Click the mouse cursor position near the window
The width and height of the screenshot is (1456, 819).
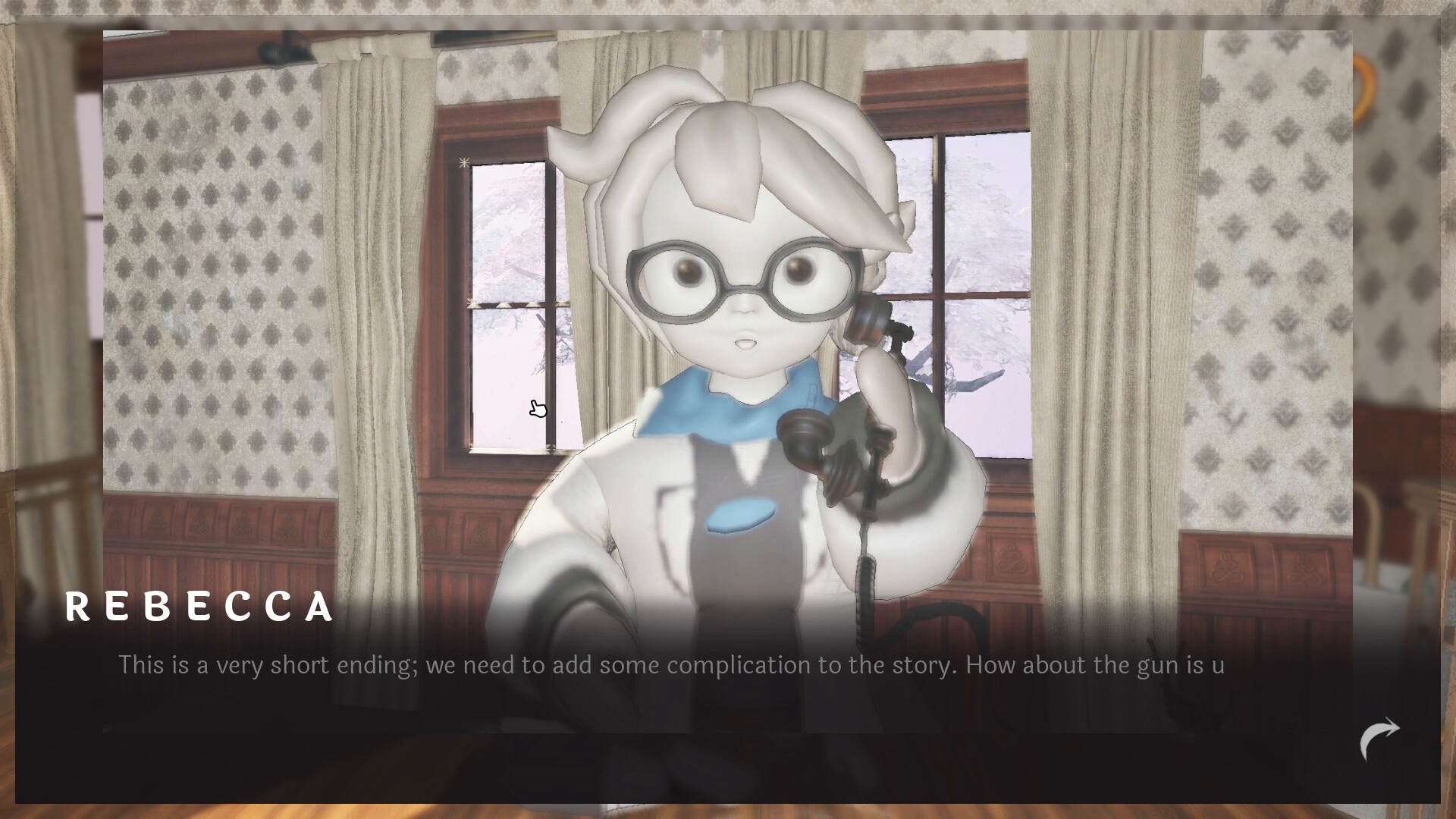tap(538, 408)
